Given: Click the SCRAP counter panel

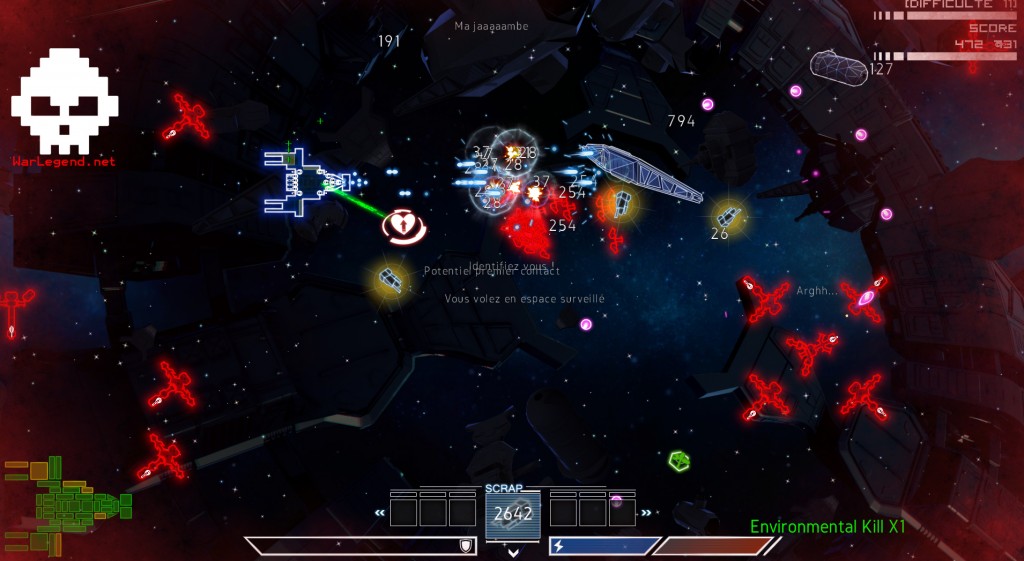Looking at the screenshot, I should (x=512, y=513).
